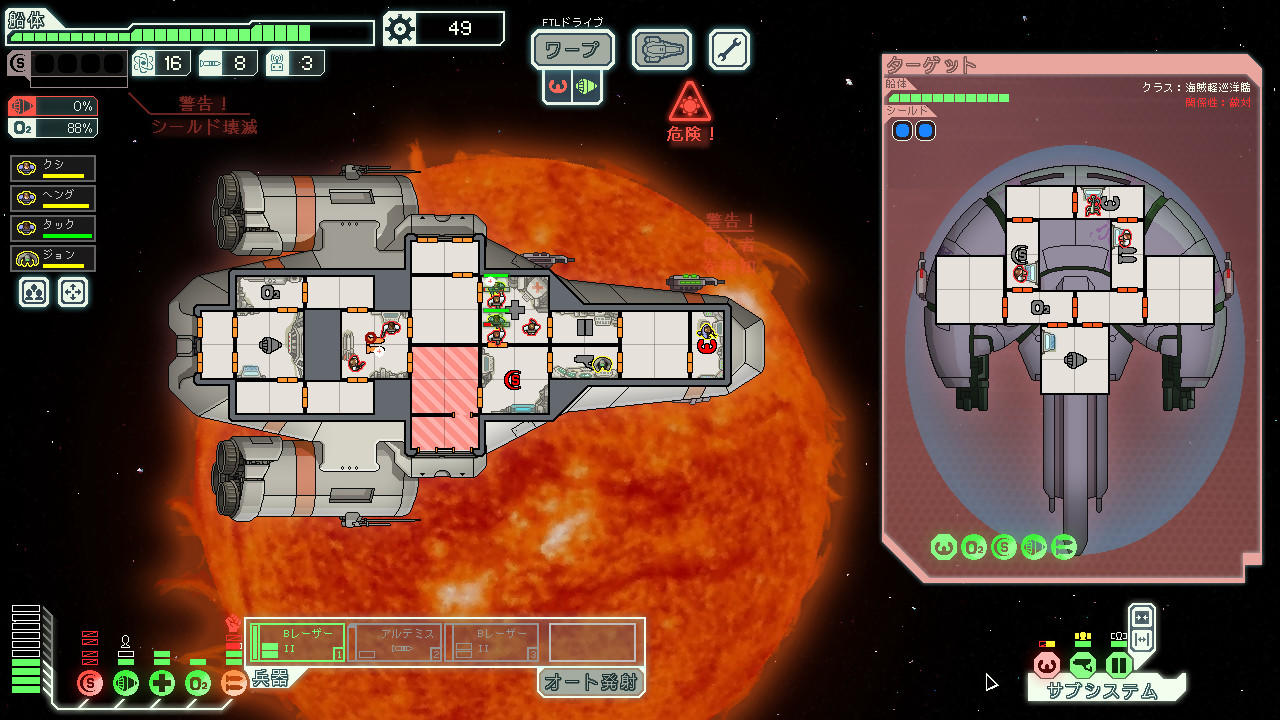Select crew member ヘング
This screenshot has height=720, width=1280.
[x=52, y=198]
